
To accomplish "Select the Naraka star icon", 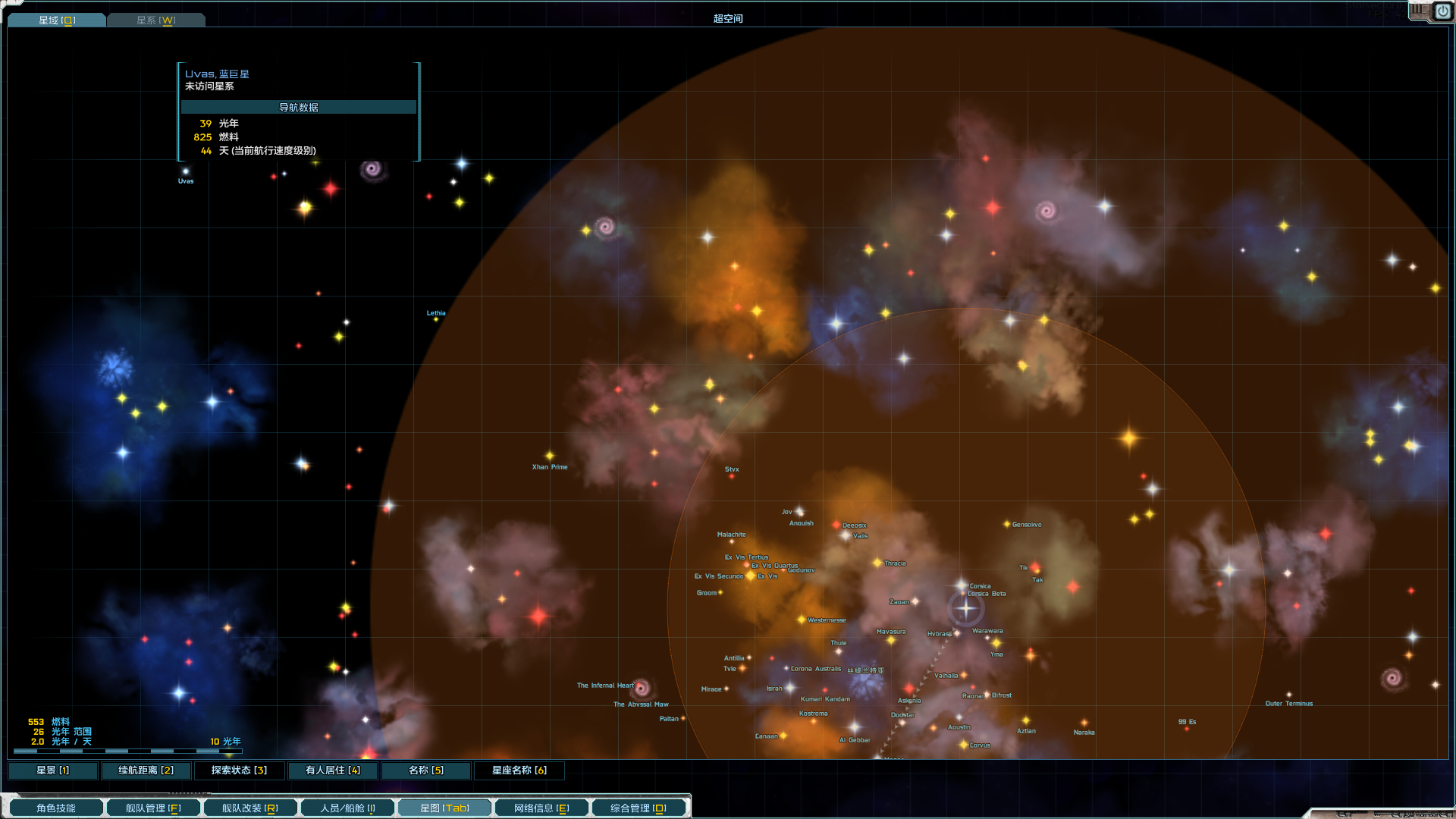I will tap(1084, 723).
